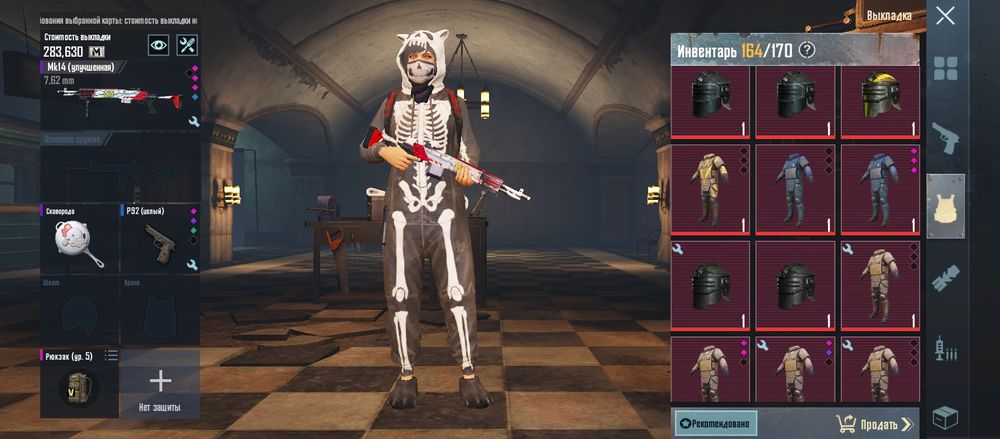Click the Продать sell button
This screenshot has height=439, width=1000.
pyautogui.click(x=872, y=424)
